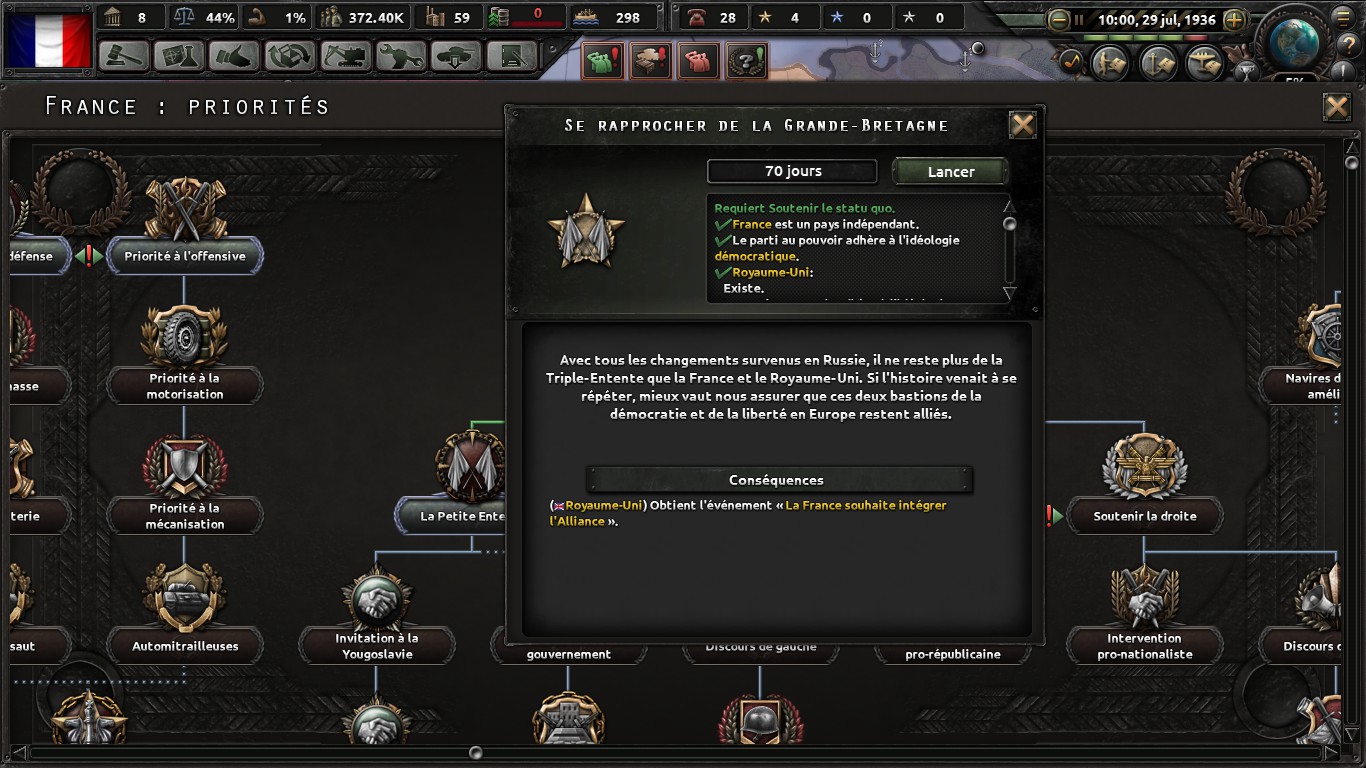Open the gavel politics toolbar button
The height and width of the screenshot is (768, 1366).
[x=124, y=56]
